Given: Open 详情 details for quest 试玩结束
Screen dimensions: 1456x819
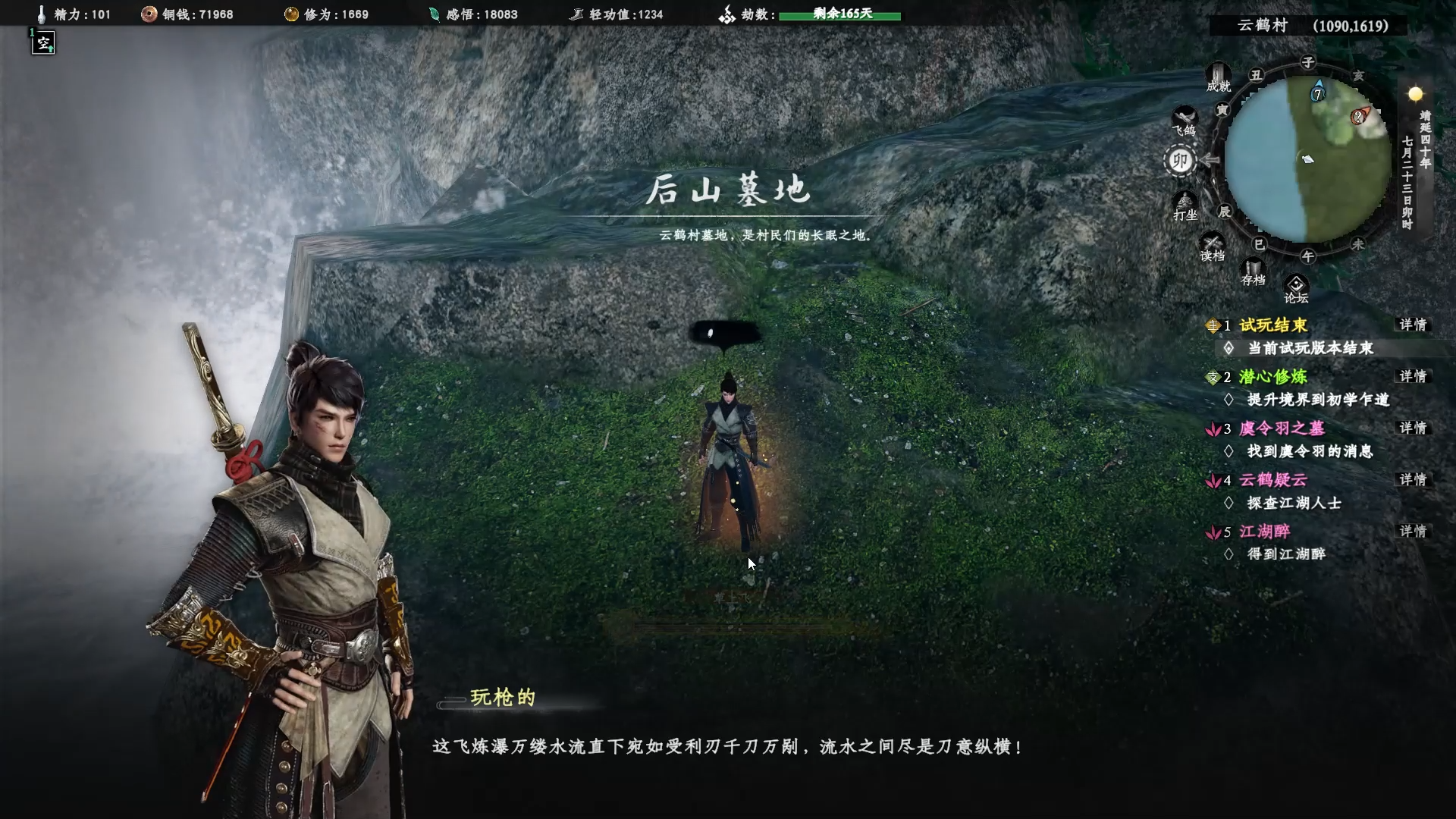Looking at the screenshot, I should click(1413, 325).
